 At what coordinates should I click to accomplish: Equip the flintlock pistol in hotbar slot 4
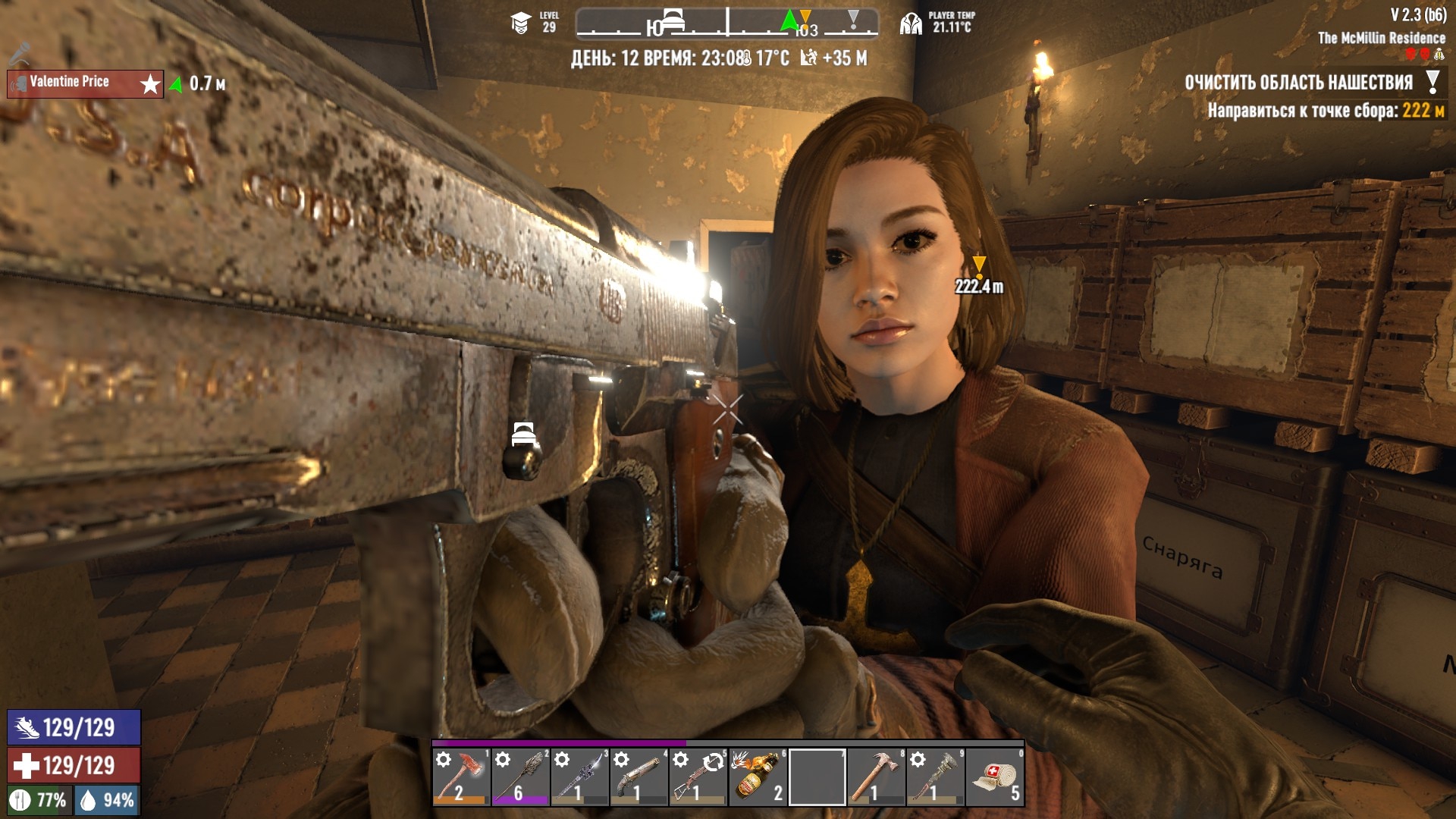click(639, 777)
